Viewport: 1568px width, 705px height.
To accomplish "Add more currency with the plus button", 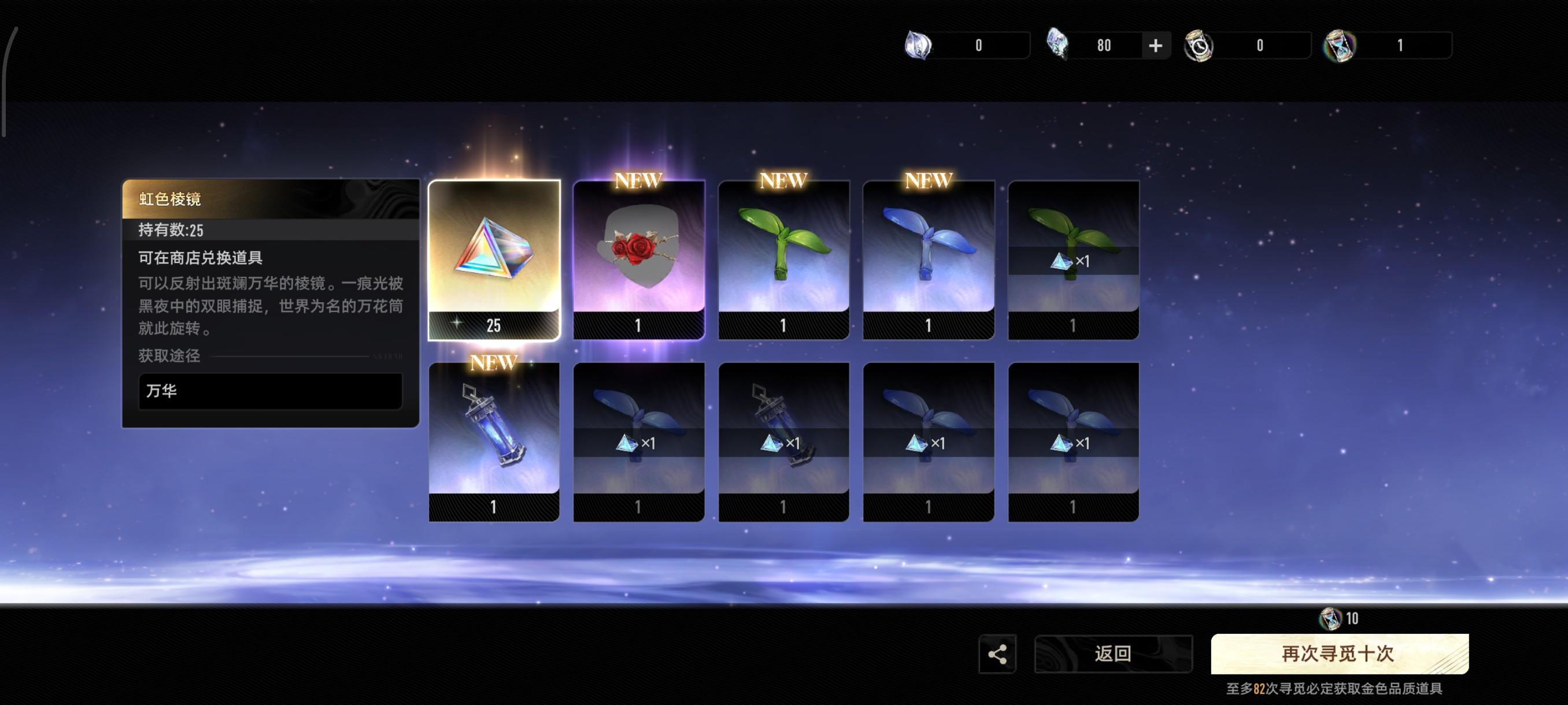I will 1155,46.
